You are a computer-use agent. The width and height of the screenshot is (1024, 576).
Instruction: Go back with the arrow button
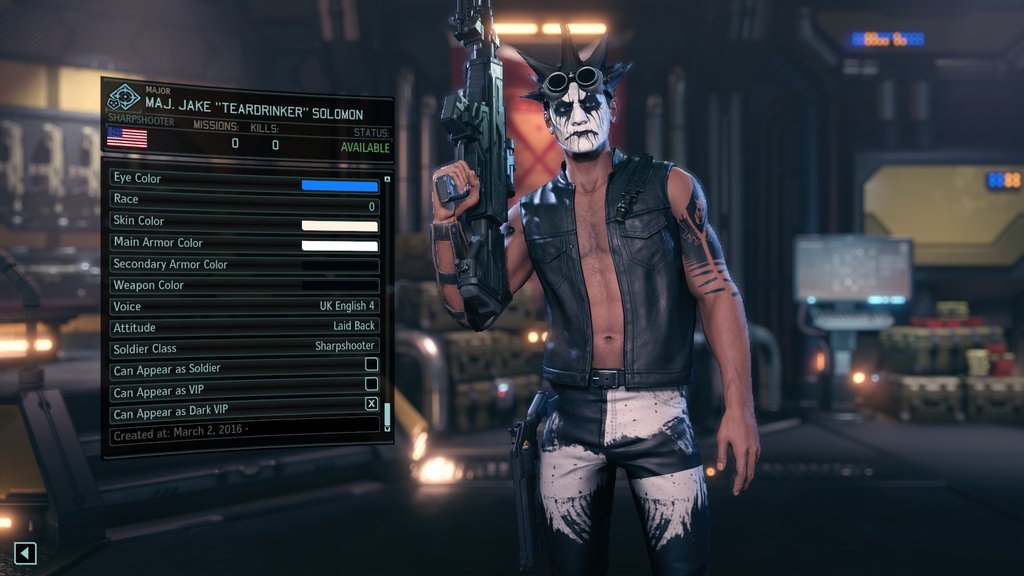[26, 552]
